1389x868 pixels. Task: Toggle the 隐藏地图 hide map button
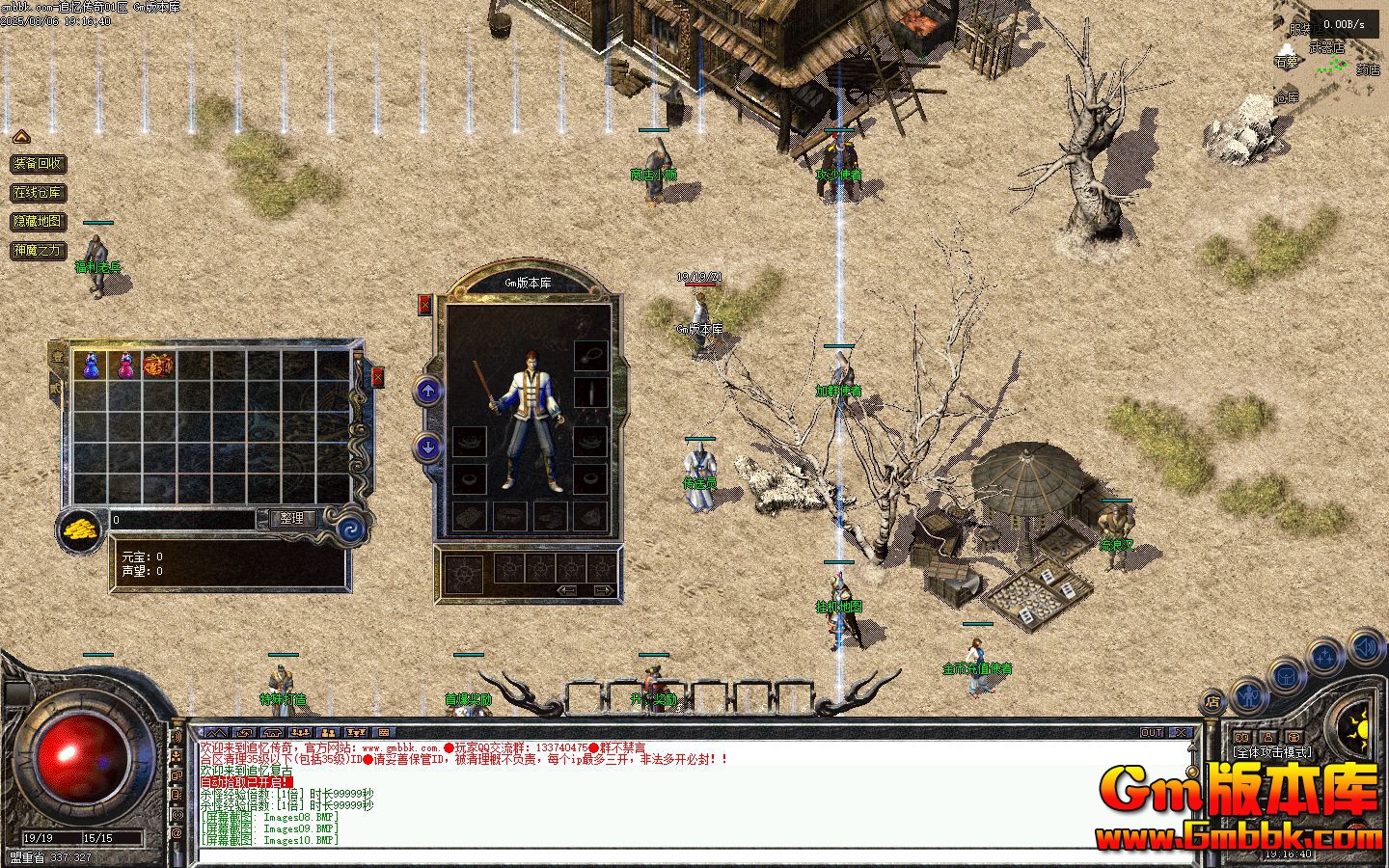point(38,222)
